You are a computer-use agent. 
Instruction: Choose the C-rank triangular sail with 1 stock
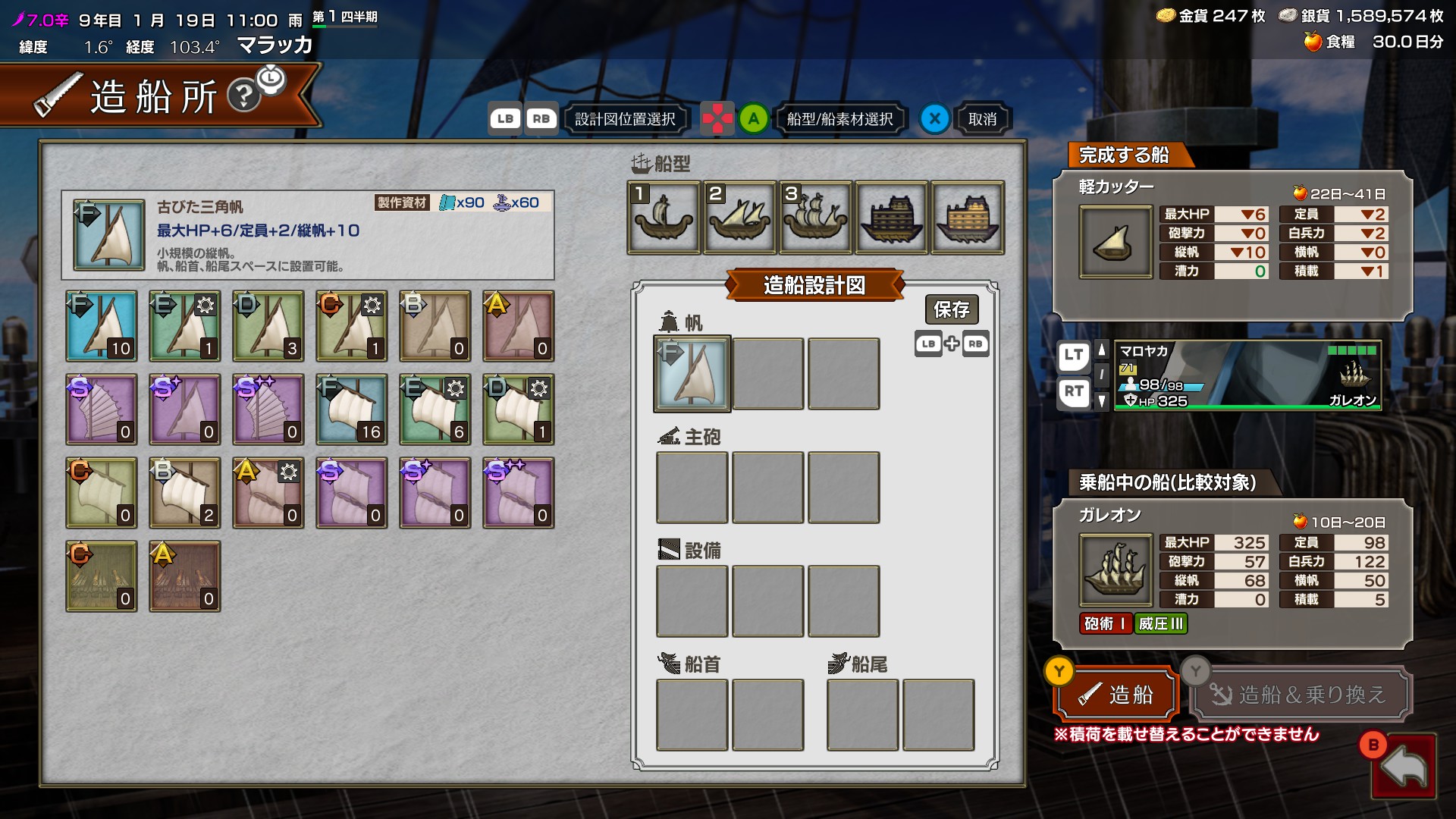pyautogui.click(x=352, y=326)
